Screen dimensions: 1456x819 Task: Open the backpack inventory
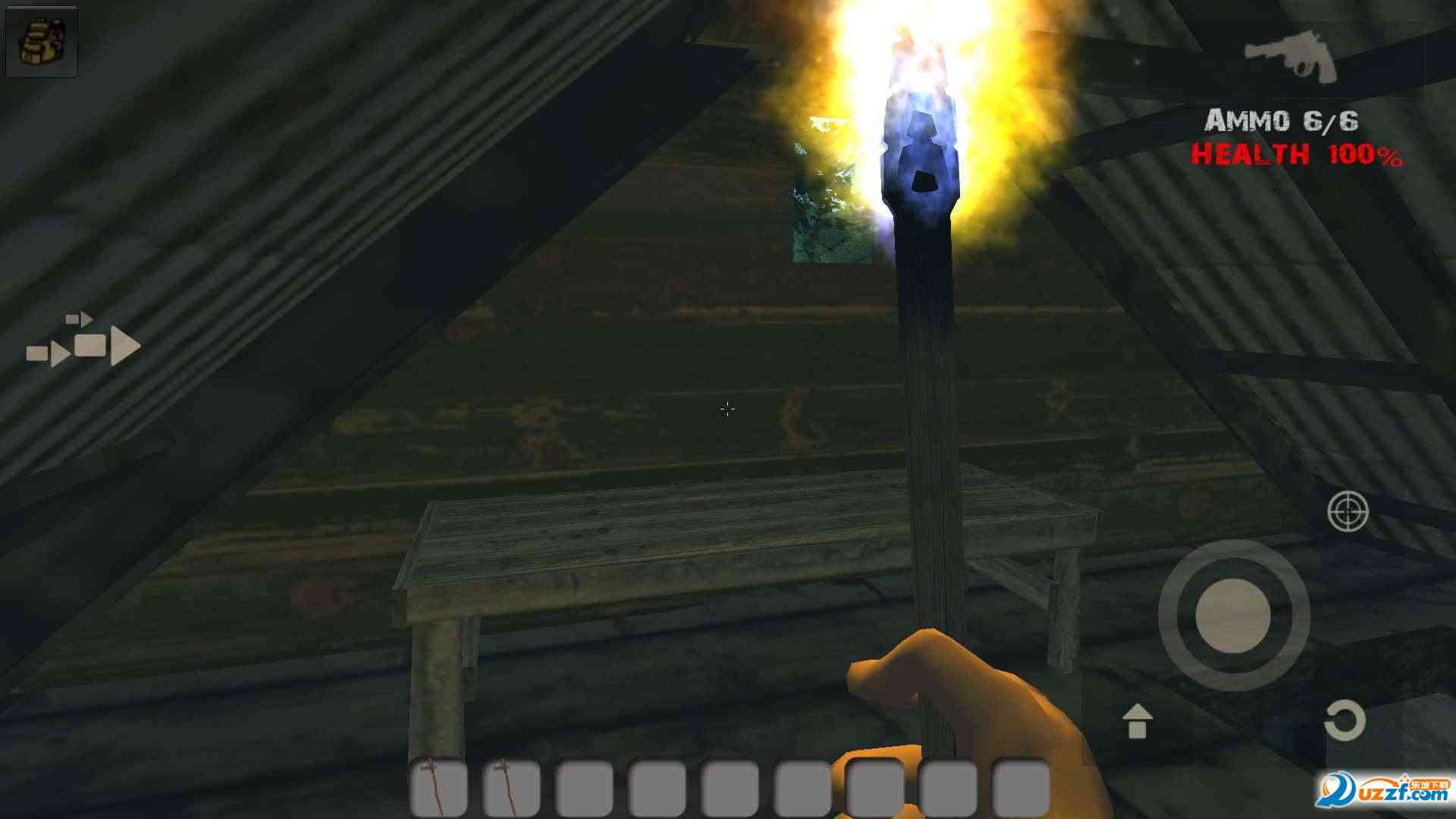click(x=41, y=41)
